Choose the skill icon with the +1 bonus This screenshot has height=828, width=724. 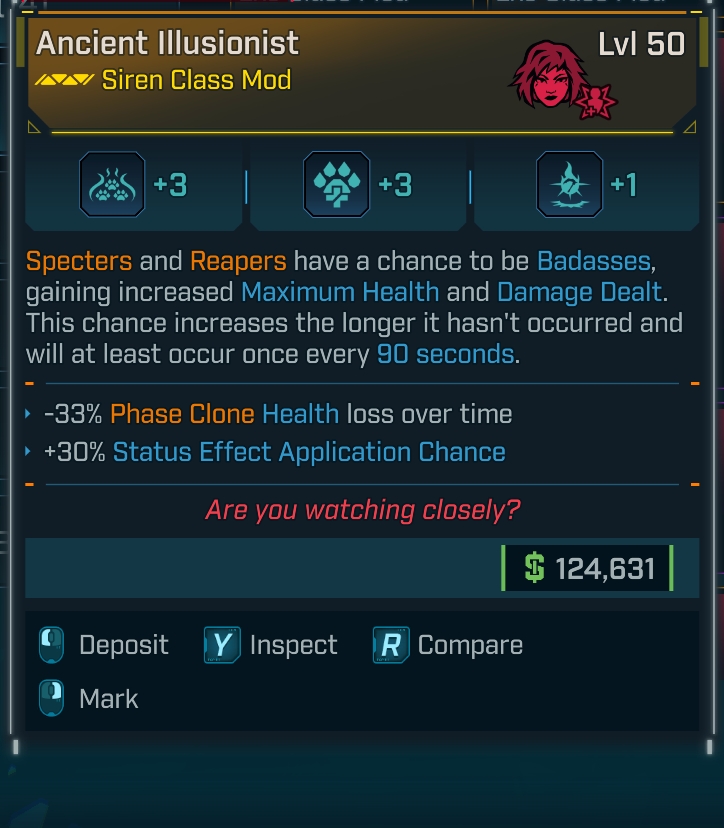[569, 185]
